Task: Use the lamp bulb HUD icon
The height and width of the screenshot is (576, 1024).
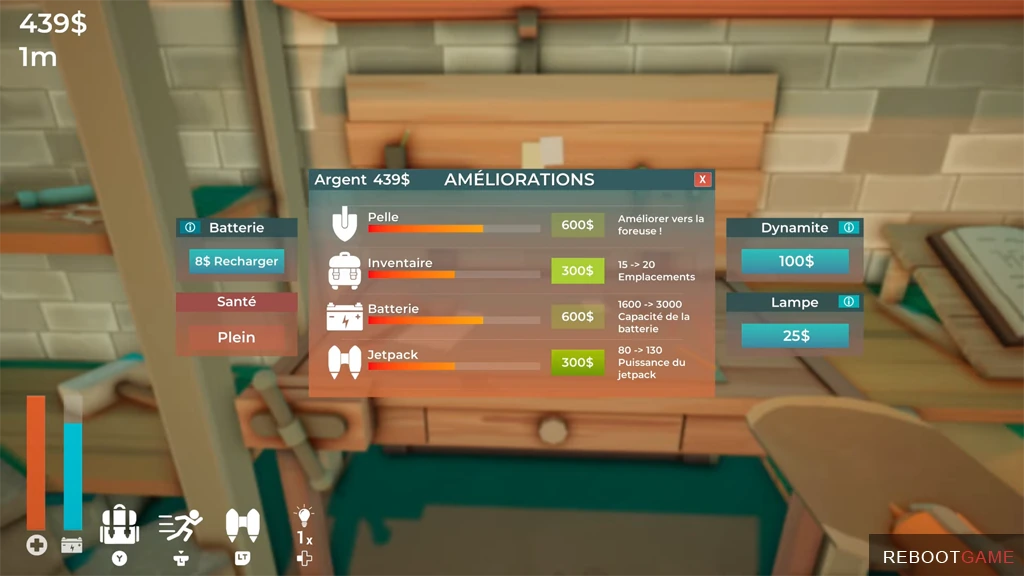Action: coord(304,517)
